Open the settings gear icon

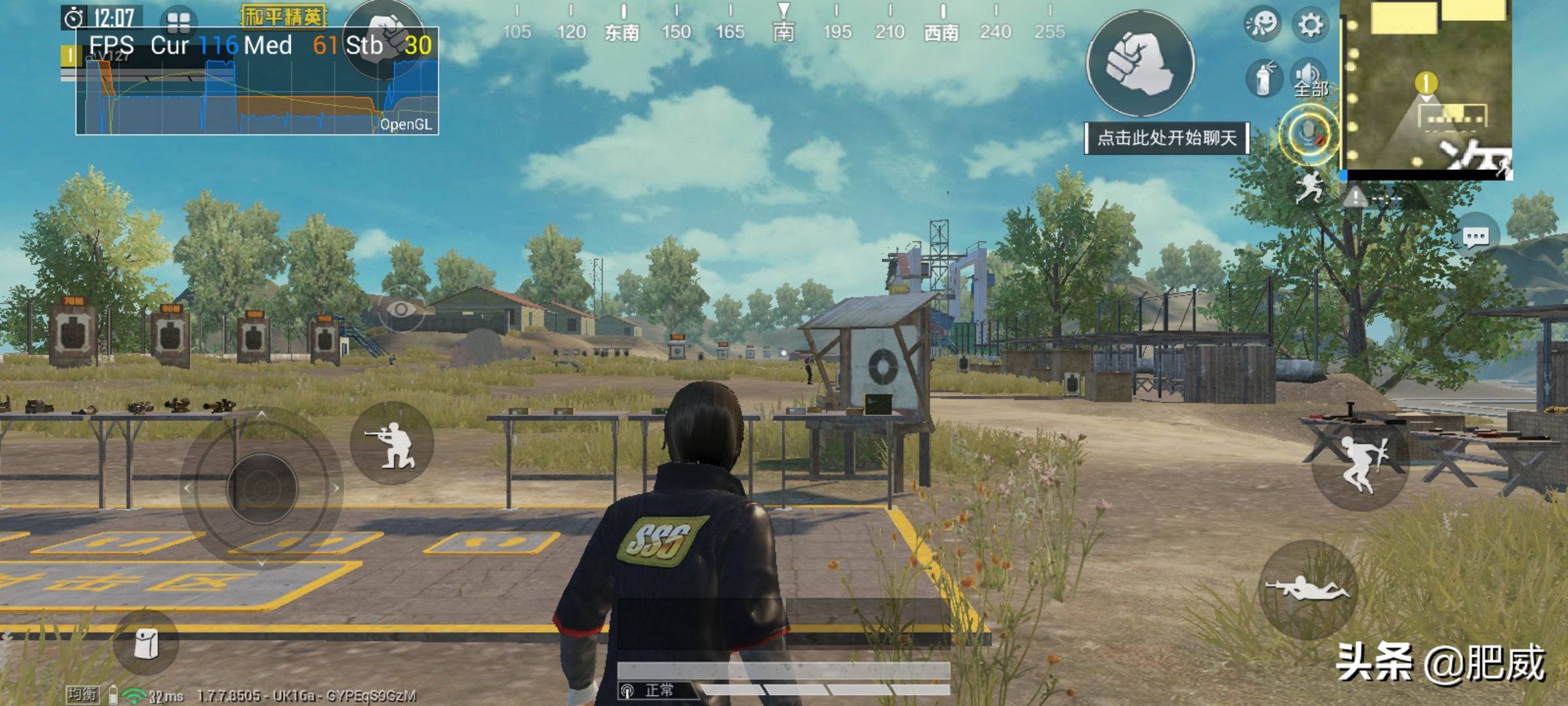tap(1310, 25)
